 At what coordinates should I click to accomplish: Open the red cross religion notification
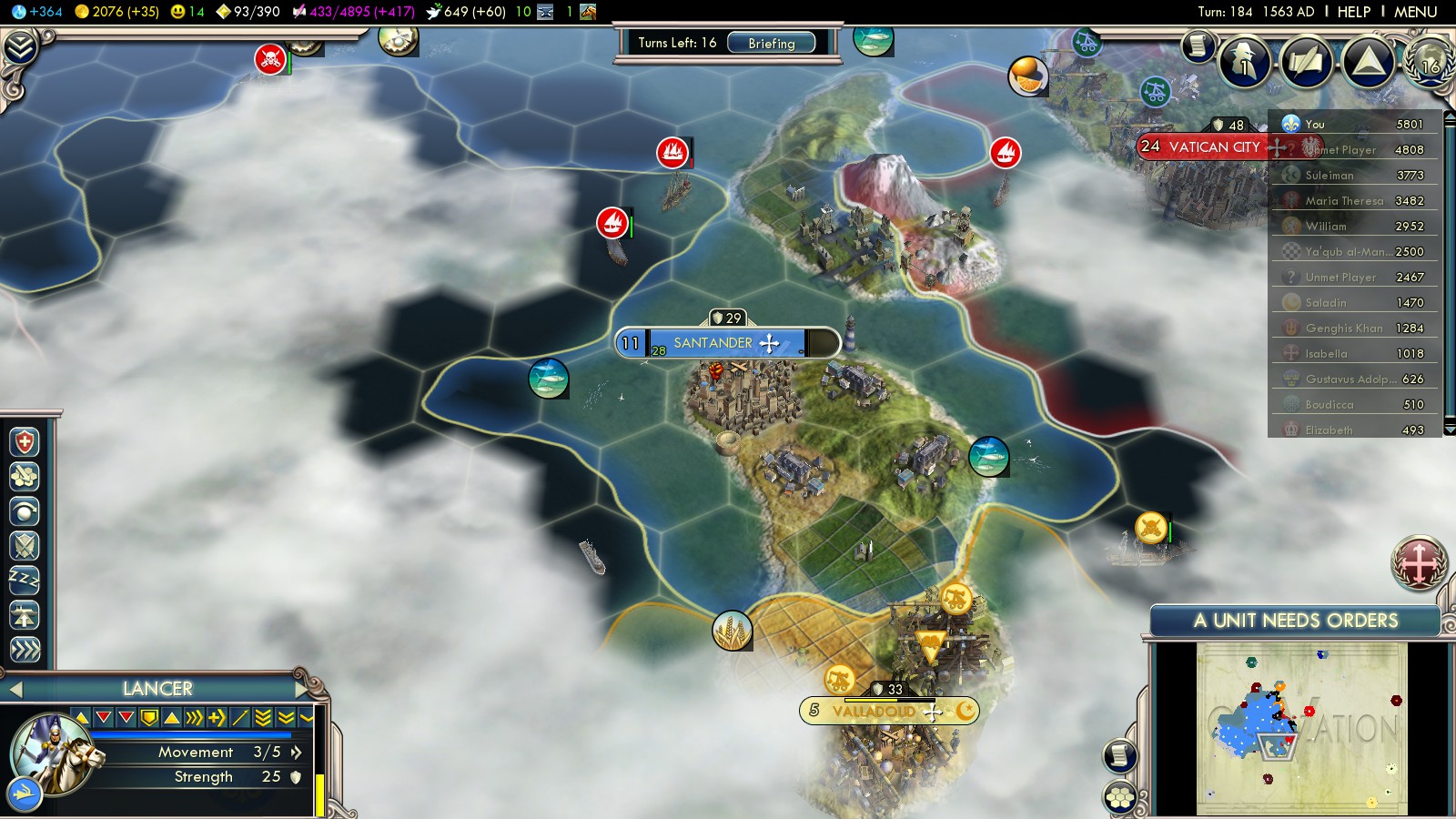click(x=1418, y=562)
